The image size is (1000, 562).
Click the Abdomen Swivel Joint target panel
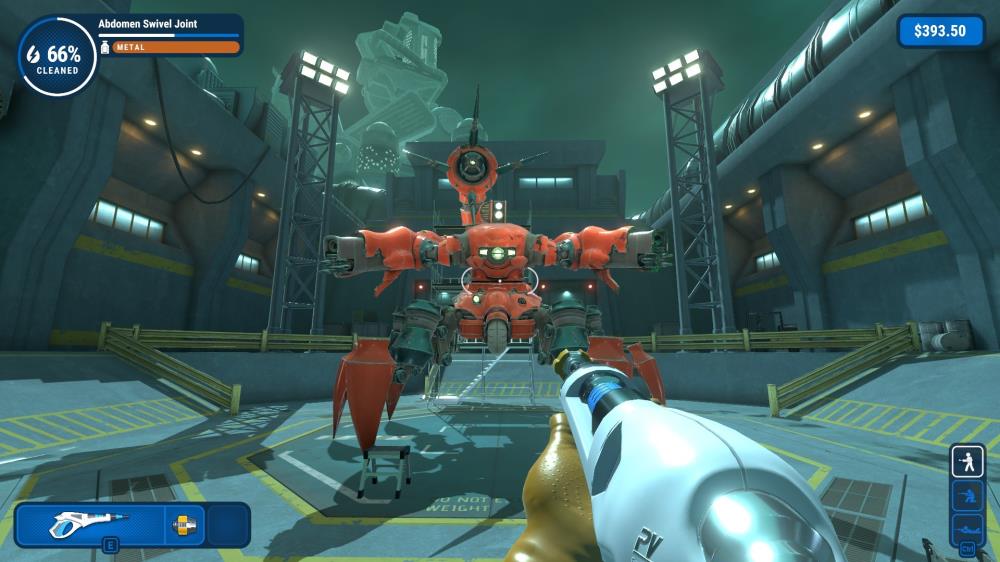170,34
